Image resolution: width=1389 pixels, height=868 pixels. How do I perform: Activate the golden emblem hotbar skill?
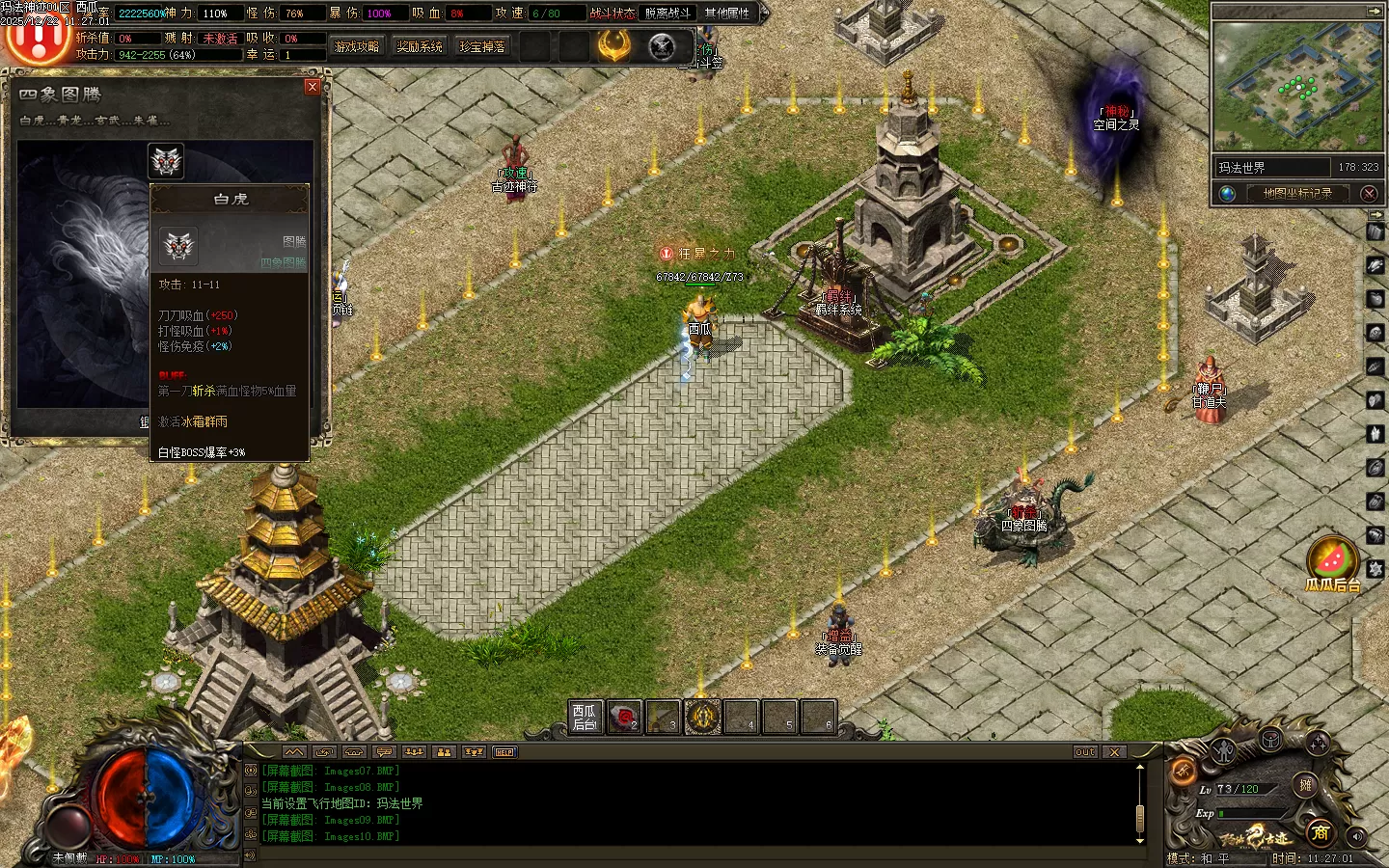click(702, 718)
